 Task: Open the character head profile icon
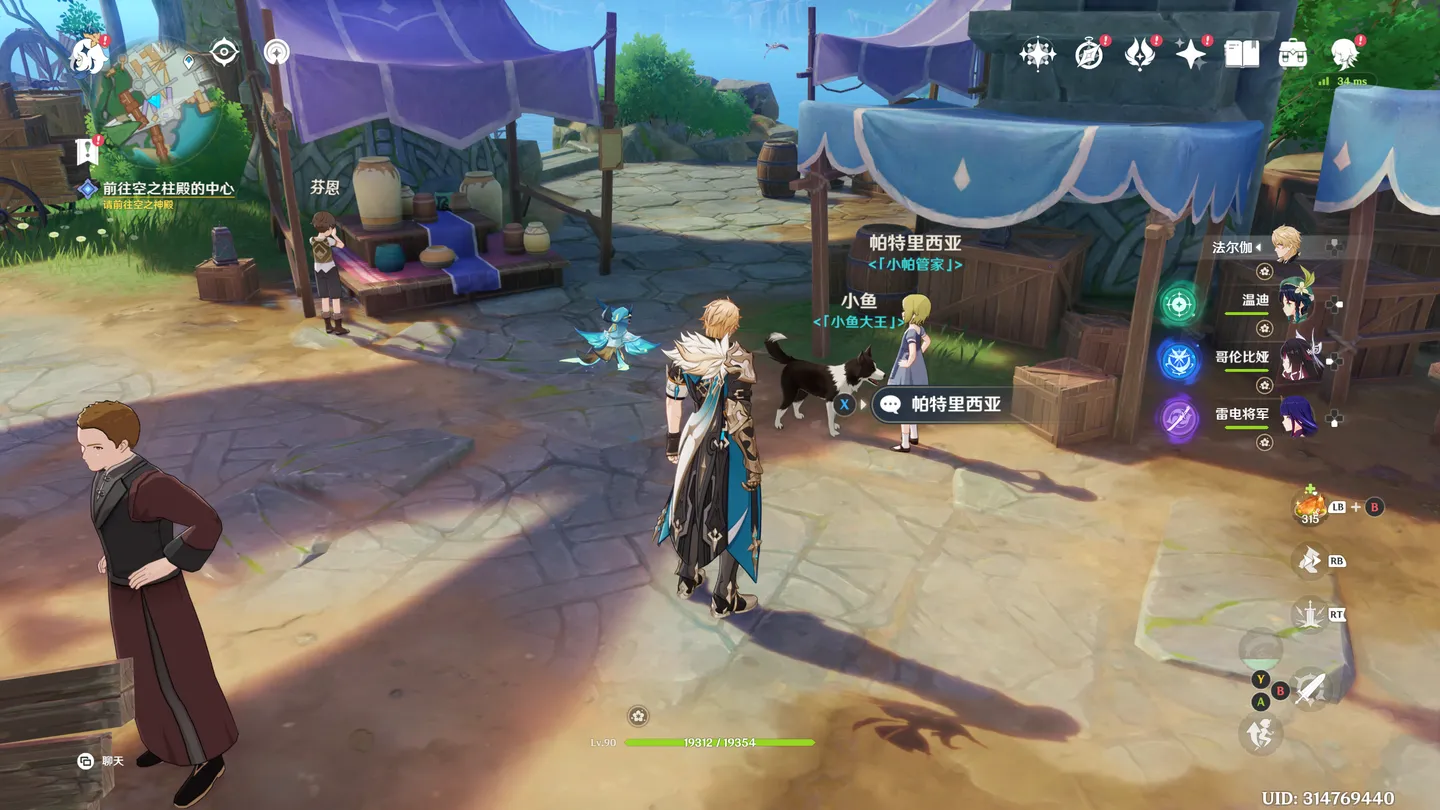tap(1345, 54)
